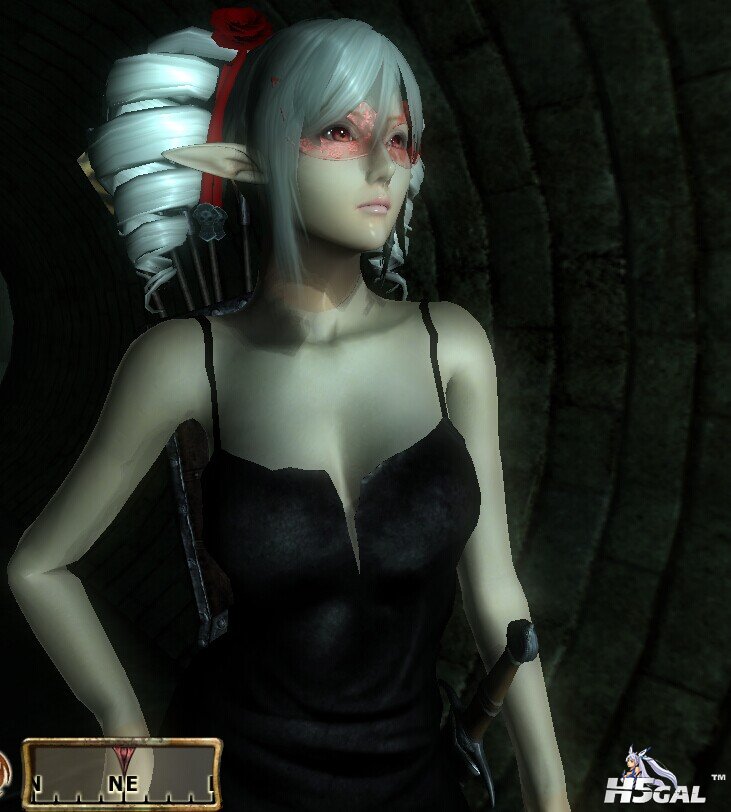Click the compass bar showing NE
Screen dimensions: 731x812
click(121, 774)
